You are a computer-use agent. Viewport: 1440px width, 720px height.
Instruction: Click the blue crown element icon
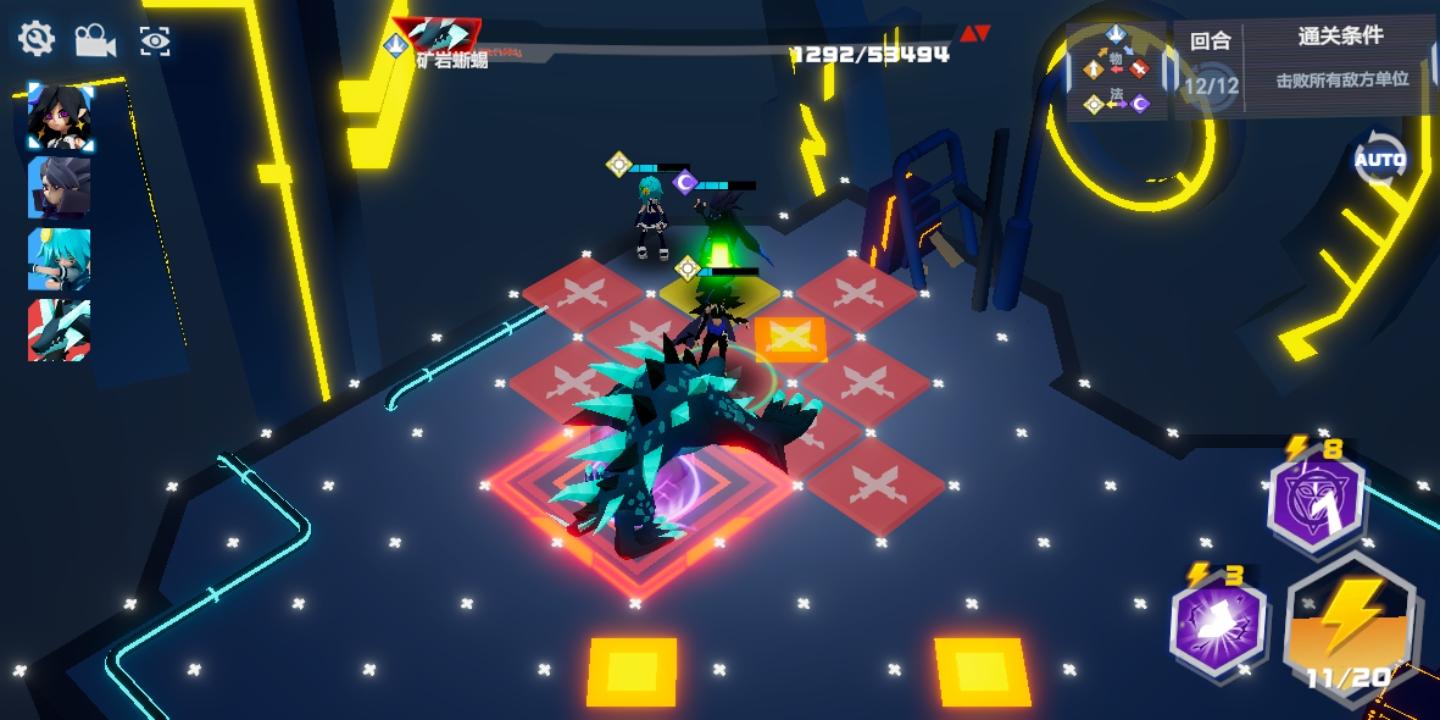pos(1117,34)
